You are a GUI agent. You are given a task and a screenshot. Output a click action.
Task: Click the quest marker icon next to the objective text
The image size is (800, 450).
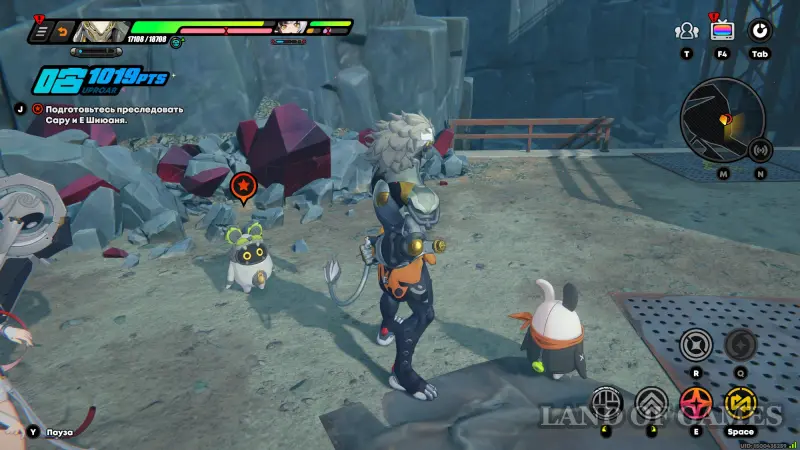pyautogui.click(x=38, y=107)
